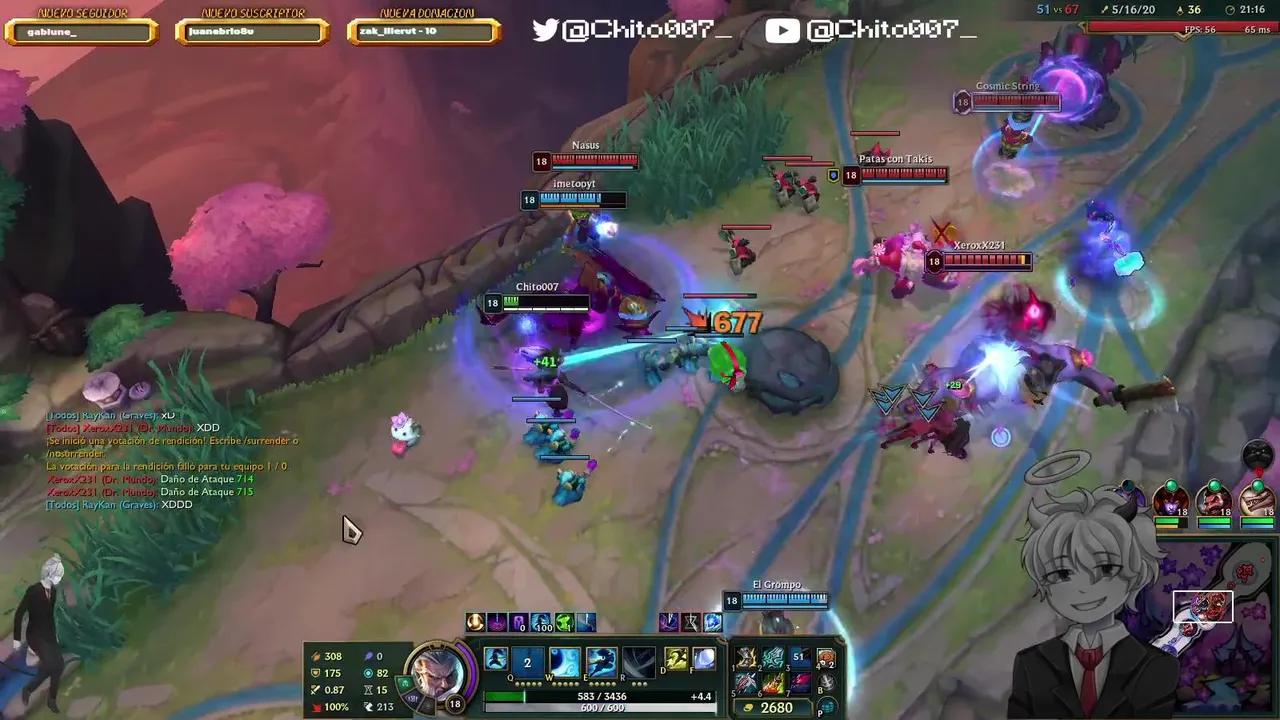Image resolution: width=1280 pixels, height=720 pixels.
Task: Use the E Quickdraw ability icon
Action: 601,661
